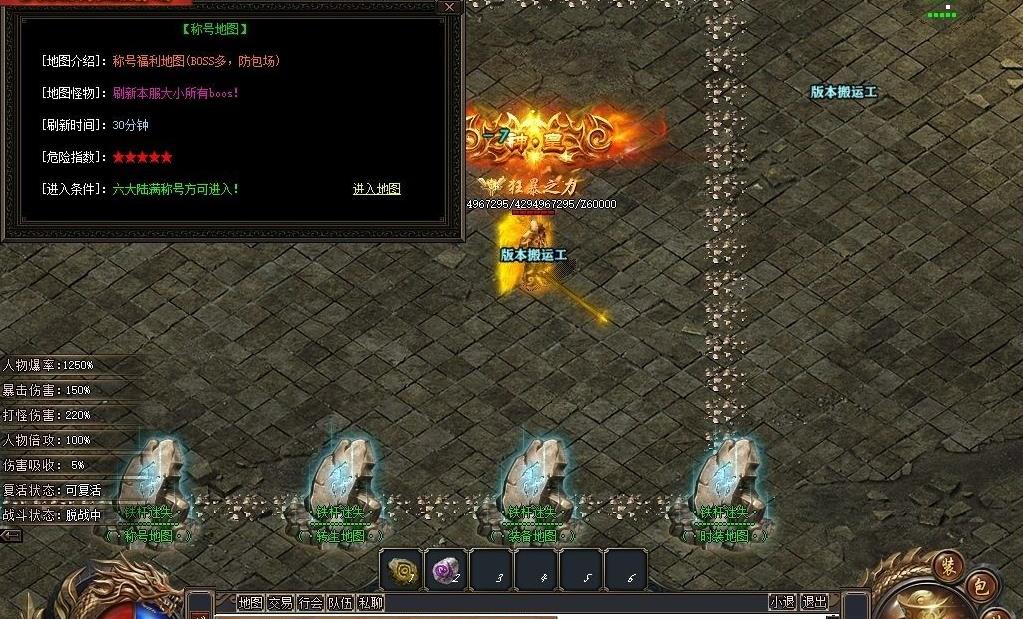Image resolution: width=1023 pixels, height=619 pixels.
Task: Close the 称号地图 info dialog
Action: (x=450, y=7)
